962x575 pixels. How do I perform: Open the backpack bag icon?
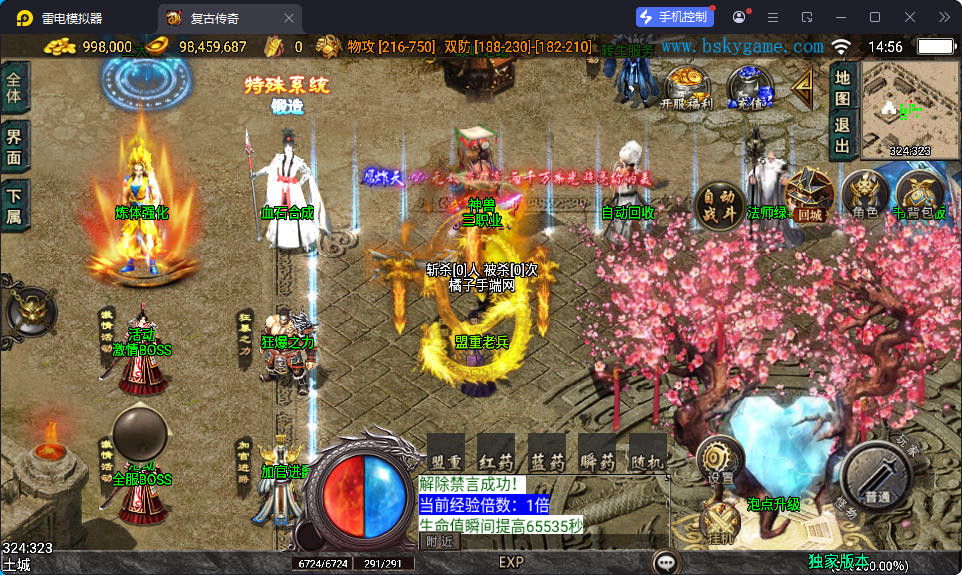click(920, 195)
